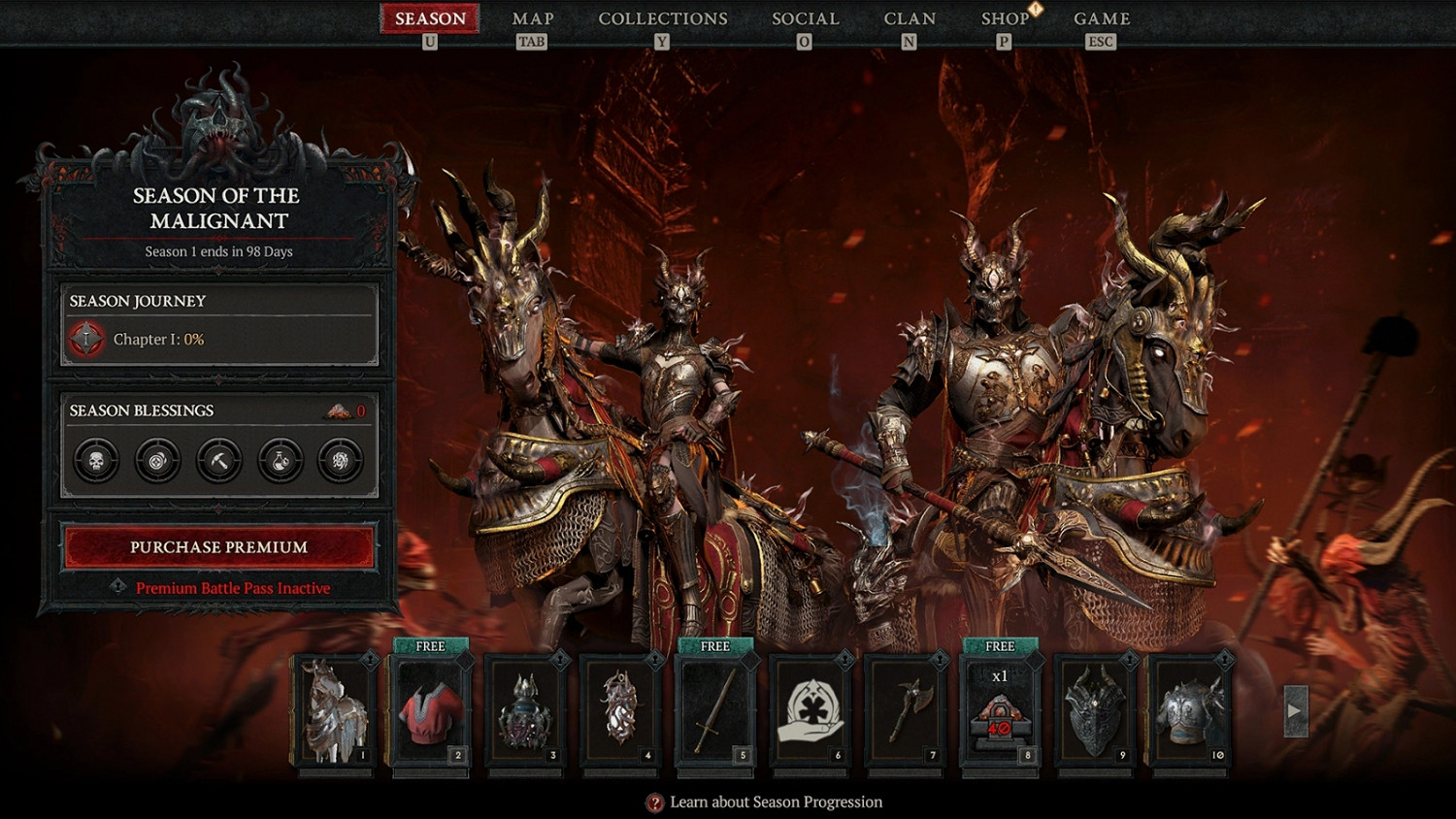Open the Shop tab
Screen dimensions: 1456x819
point(1005,19)
